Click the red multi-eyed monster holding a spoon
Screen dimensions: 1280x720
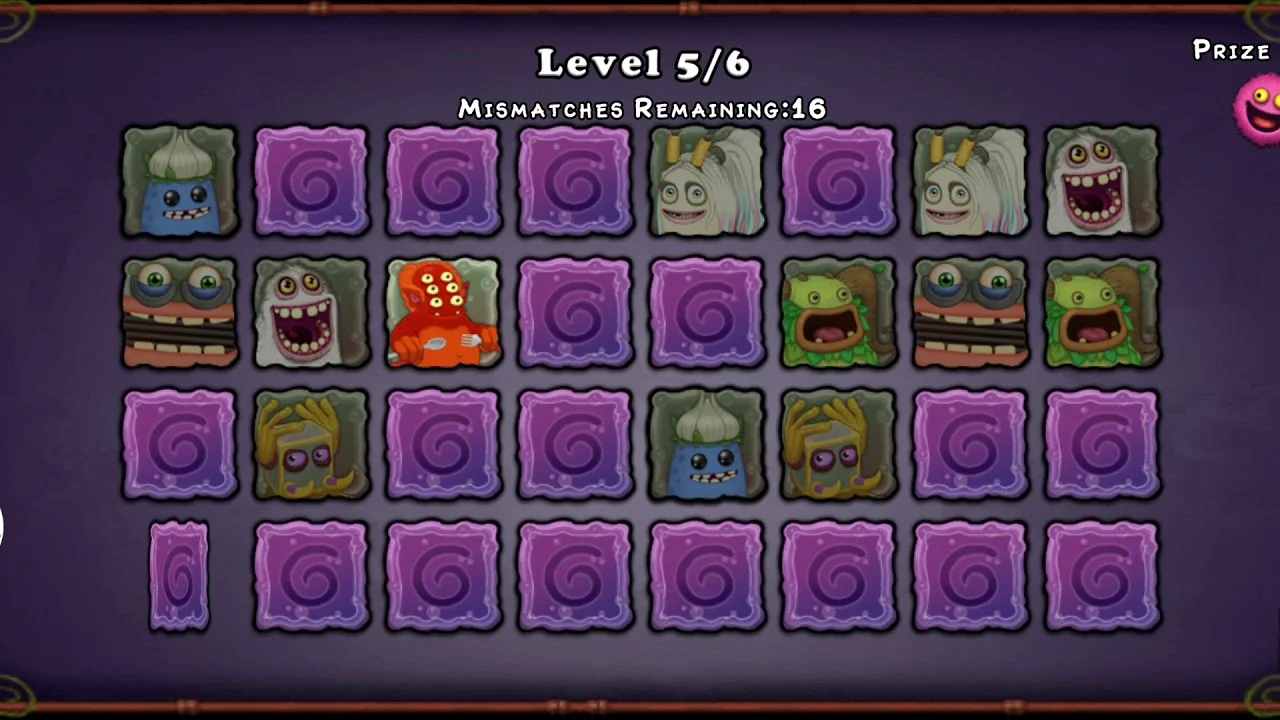tap(443, 313)
